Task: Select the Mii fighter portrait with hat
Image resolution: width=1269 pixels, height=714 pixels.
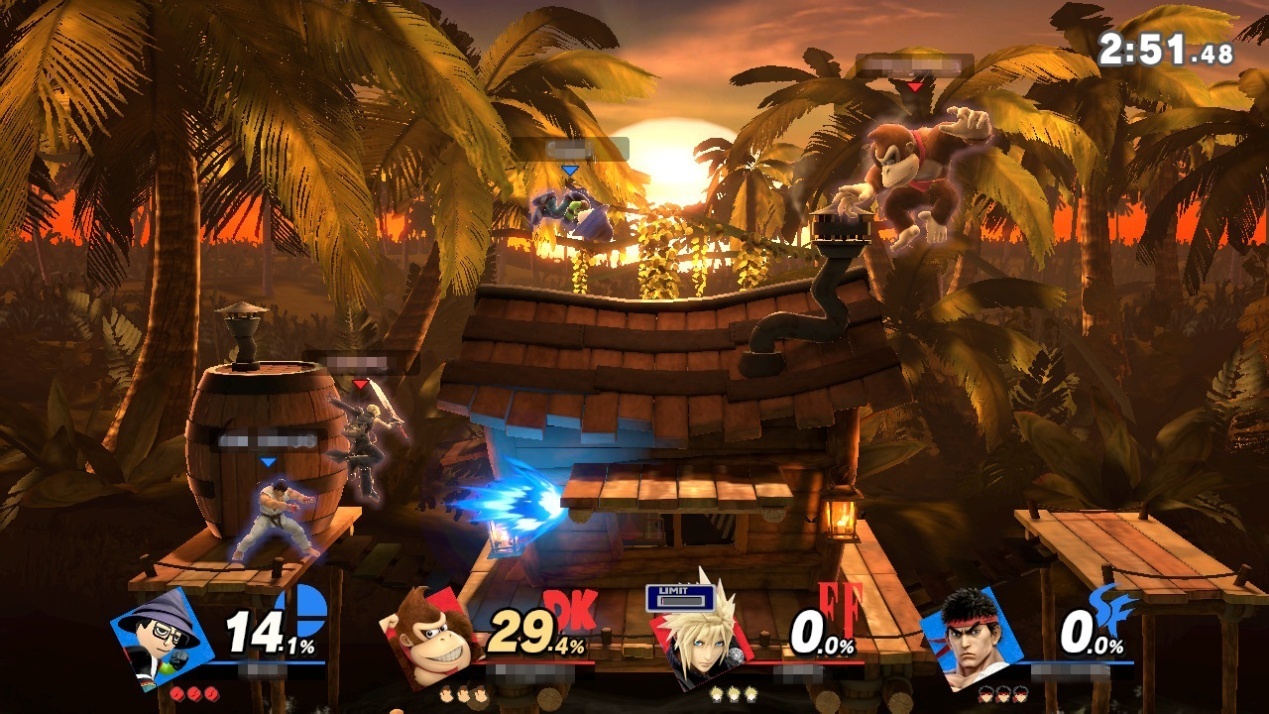Action: pos(160,638)
